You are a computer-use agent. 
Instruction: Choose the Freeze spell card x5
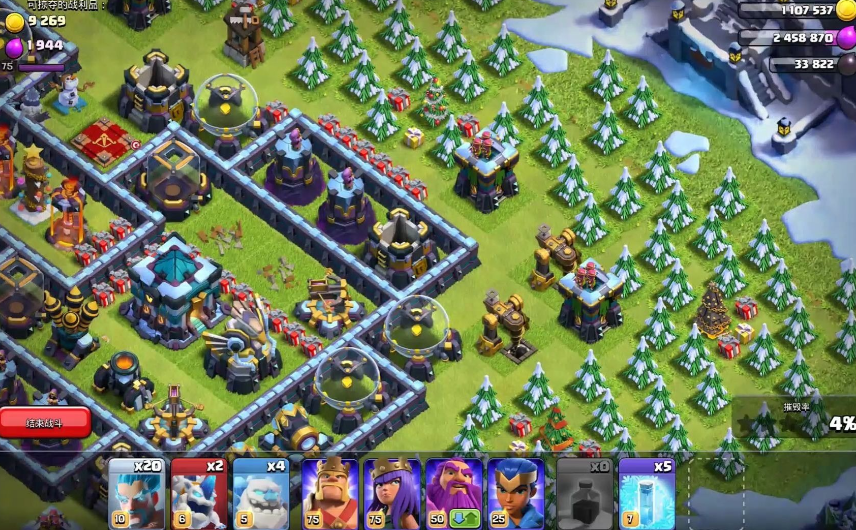point(646,493)
